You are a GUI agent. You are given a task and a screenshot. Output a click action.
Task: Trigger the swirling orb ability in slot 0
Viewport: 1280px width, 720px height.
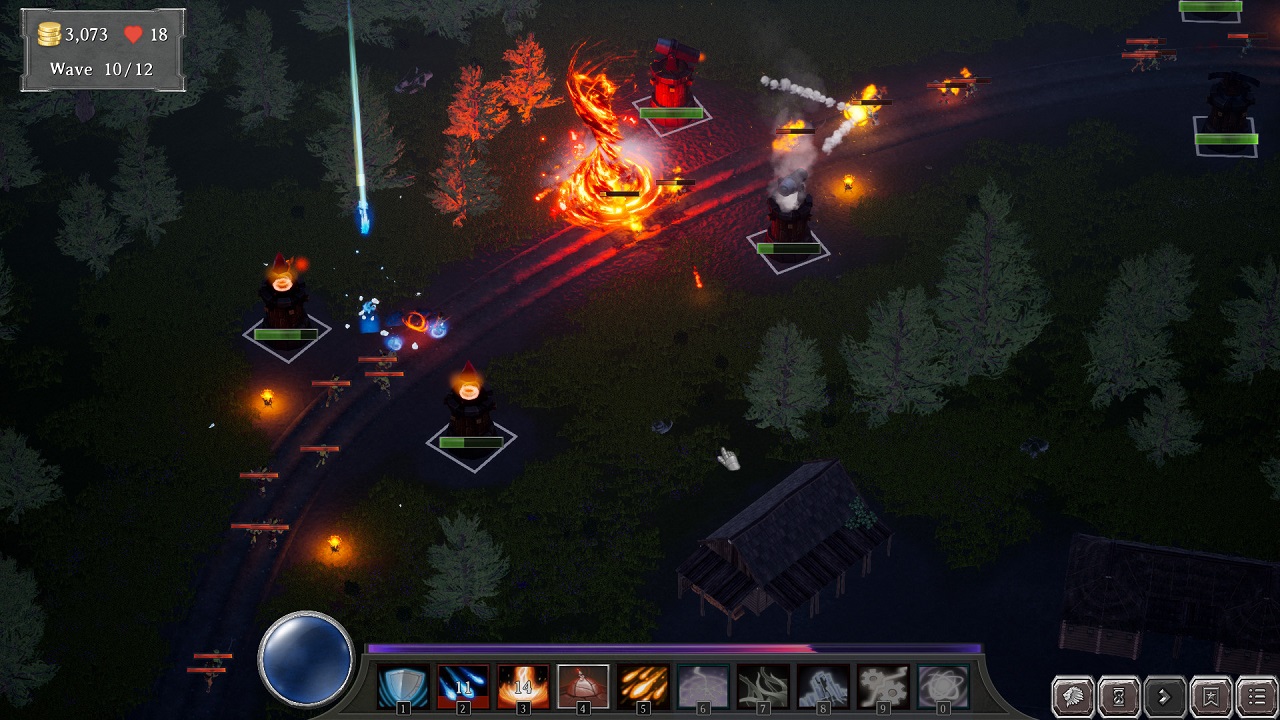943,687
